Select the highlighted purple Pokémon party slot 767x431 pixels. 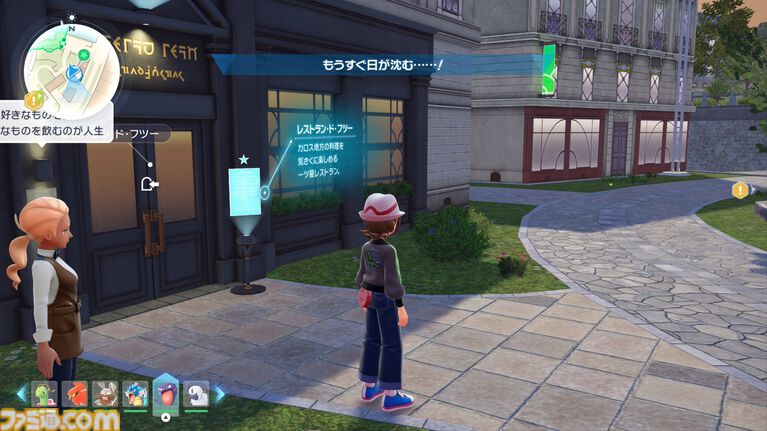(x=165, y=392)
